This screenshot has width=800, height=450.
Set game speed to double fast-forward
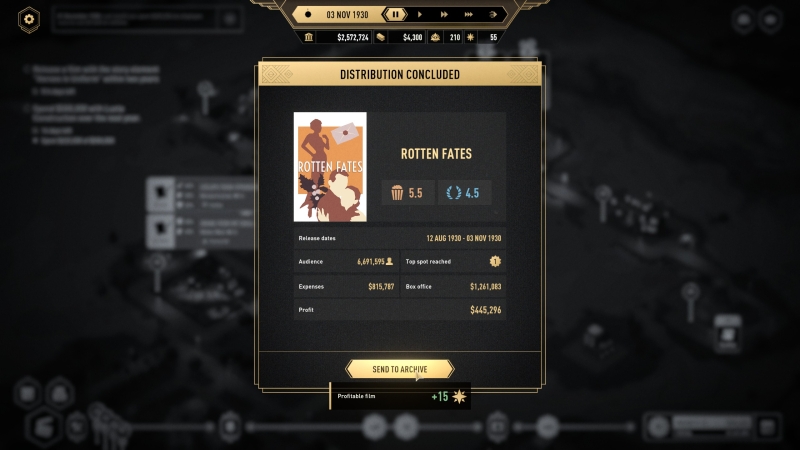click(445, 14)
